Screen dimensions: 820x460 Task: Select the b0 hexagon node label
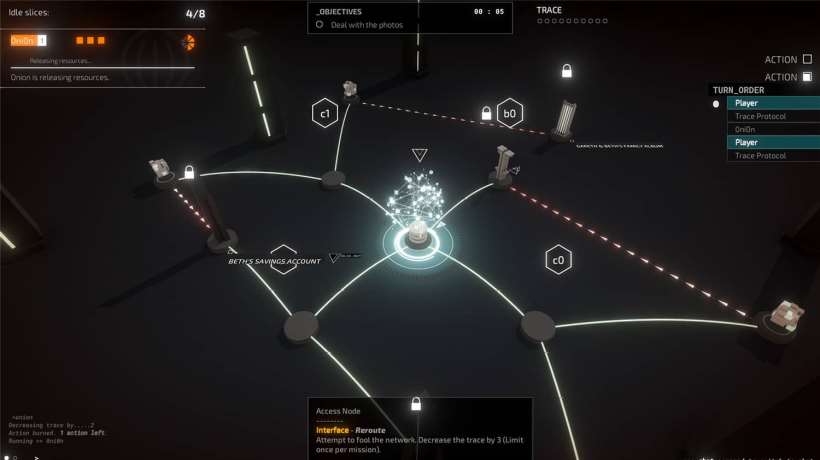(510, 113)
